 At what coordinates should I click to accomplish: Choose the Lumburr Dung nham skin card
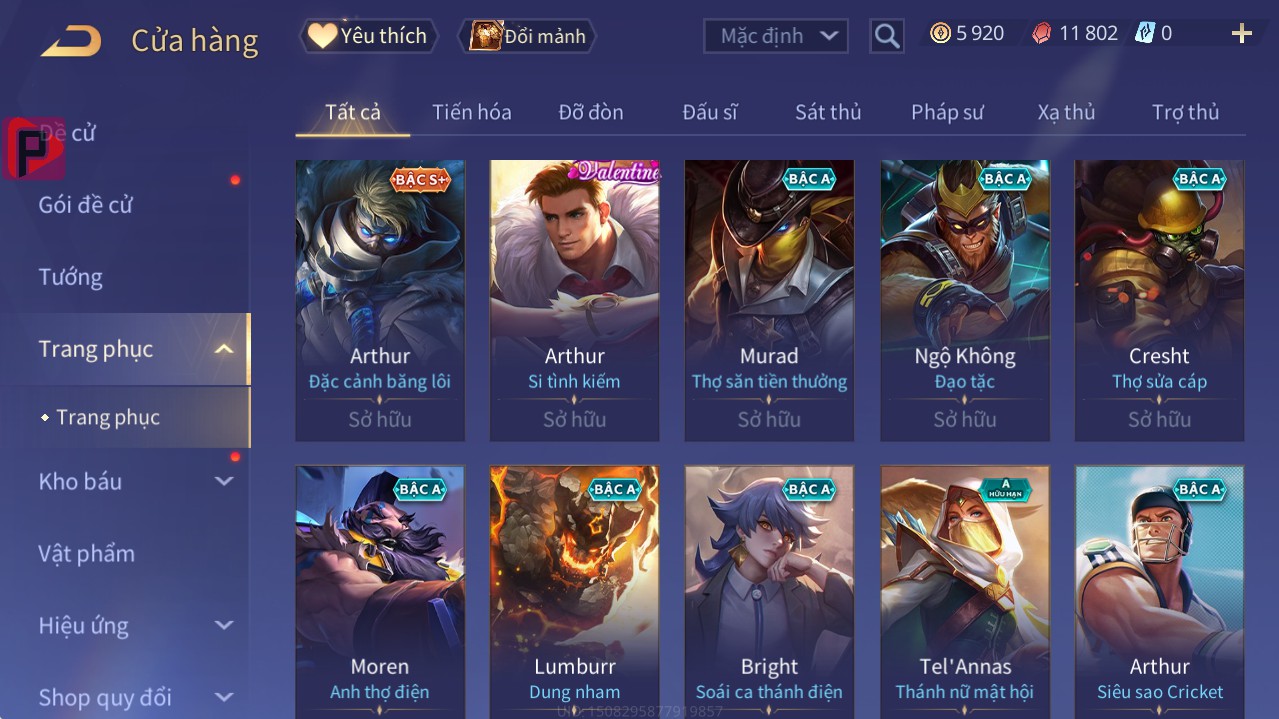pos(574,592)
